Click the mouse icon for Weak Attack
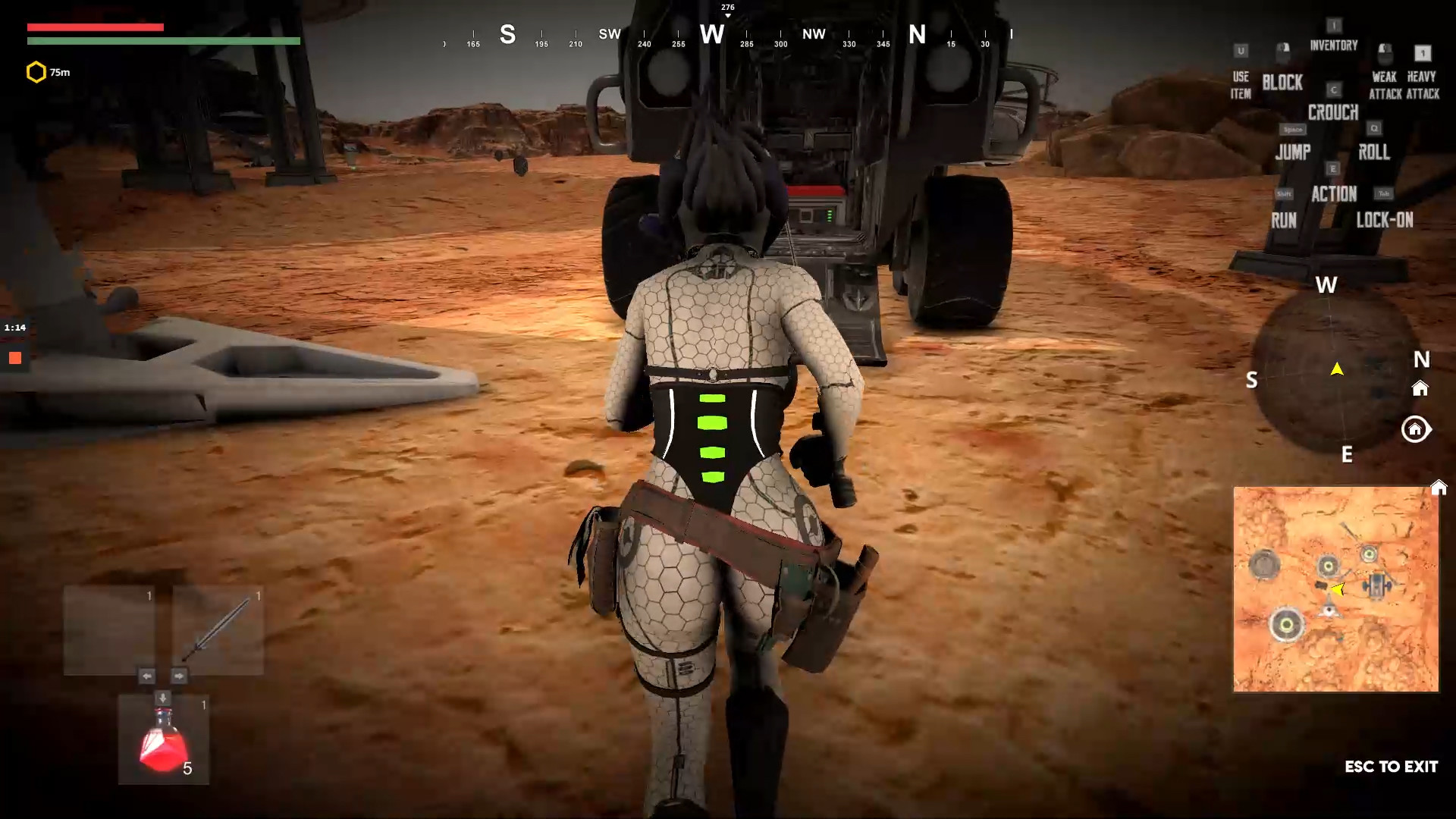Image resolution: width=1456 pixels, height=819 pixels. click(x=1385, y=51)
